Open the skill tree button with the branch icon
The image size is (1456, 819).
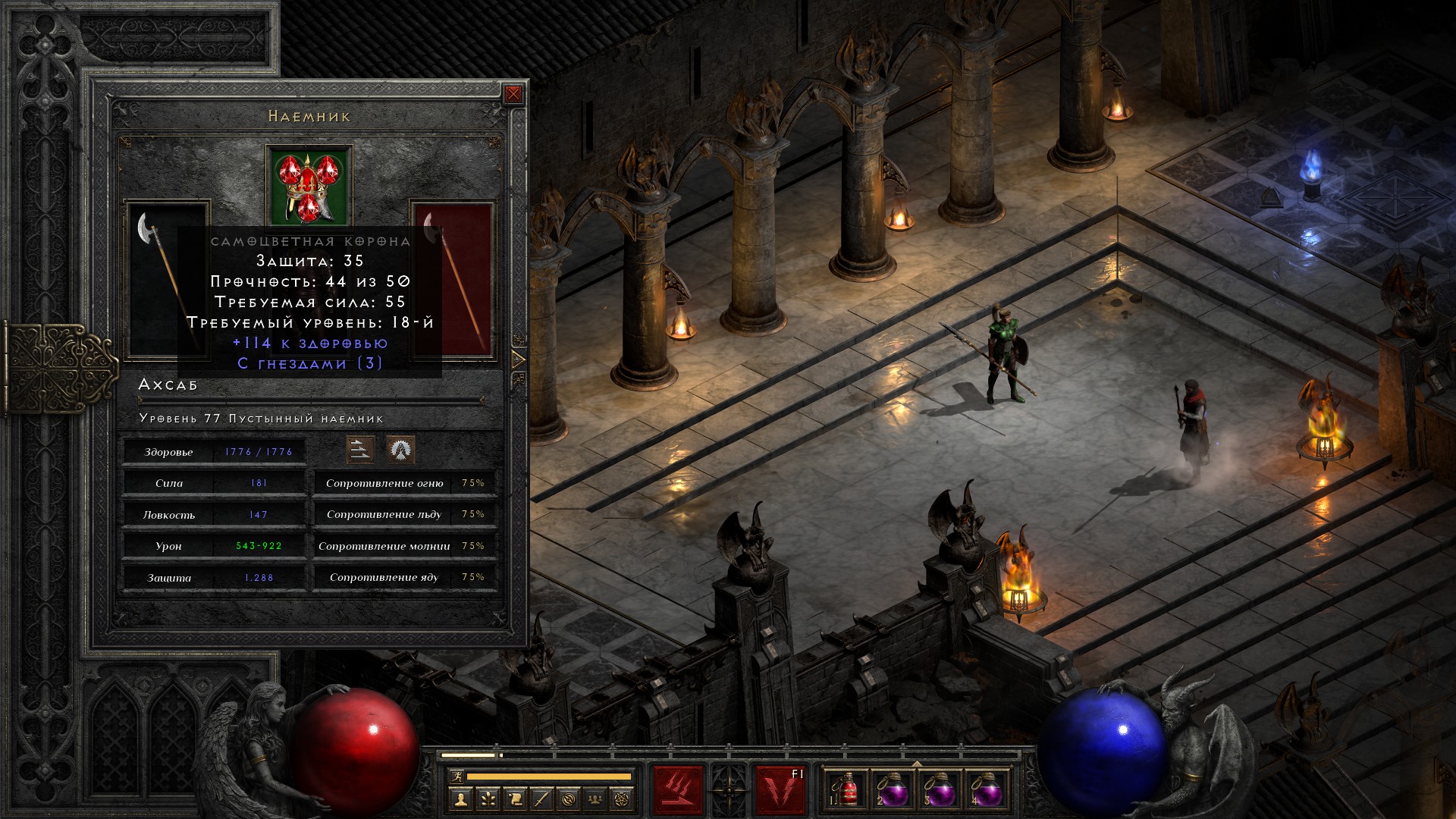tap(488, 799)
